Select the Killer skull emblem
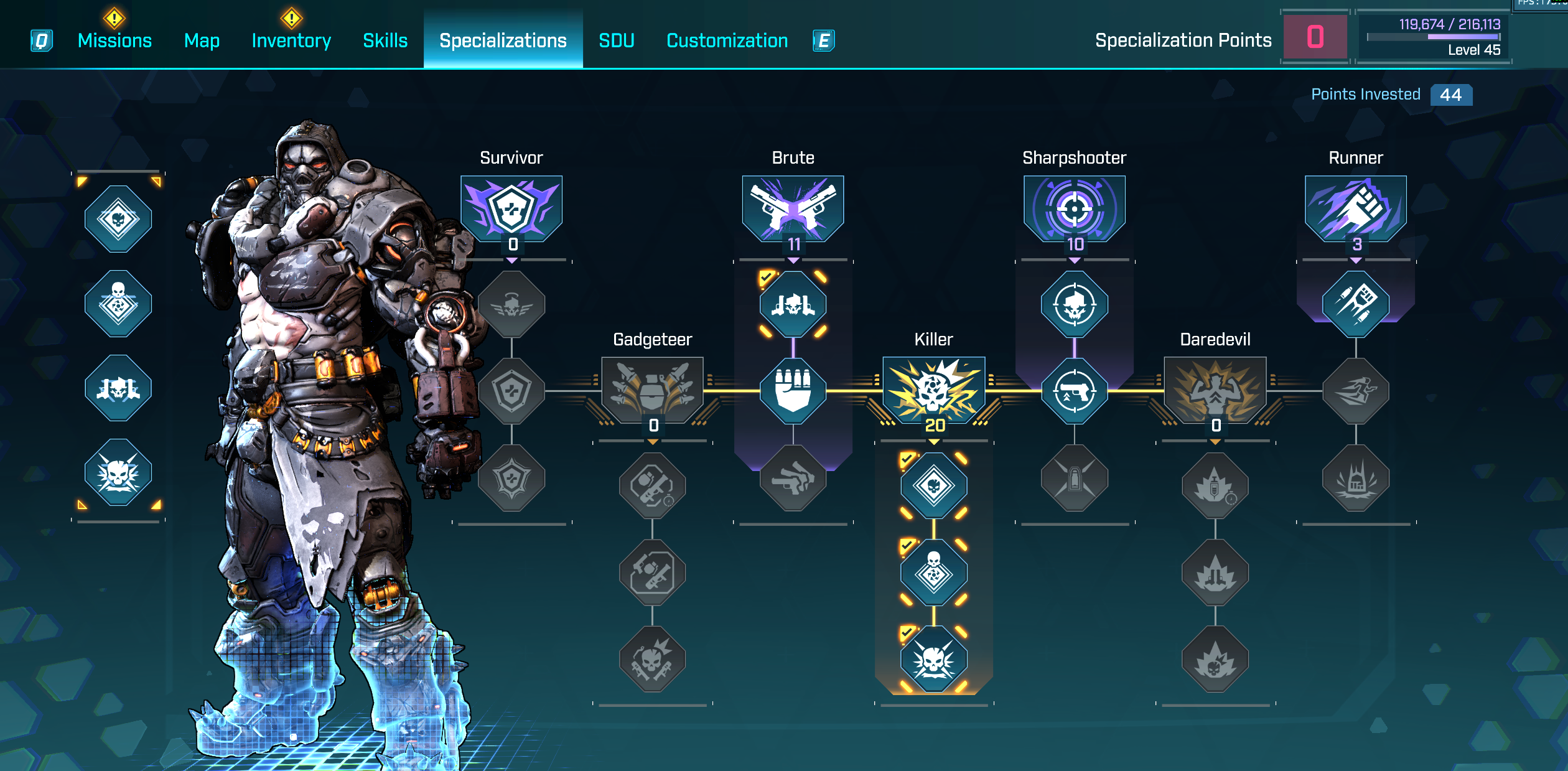 933,390
